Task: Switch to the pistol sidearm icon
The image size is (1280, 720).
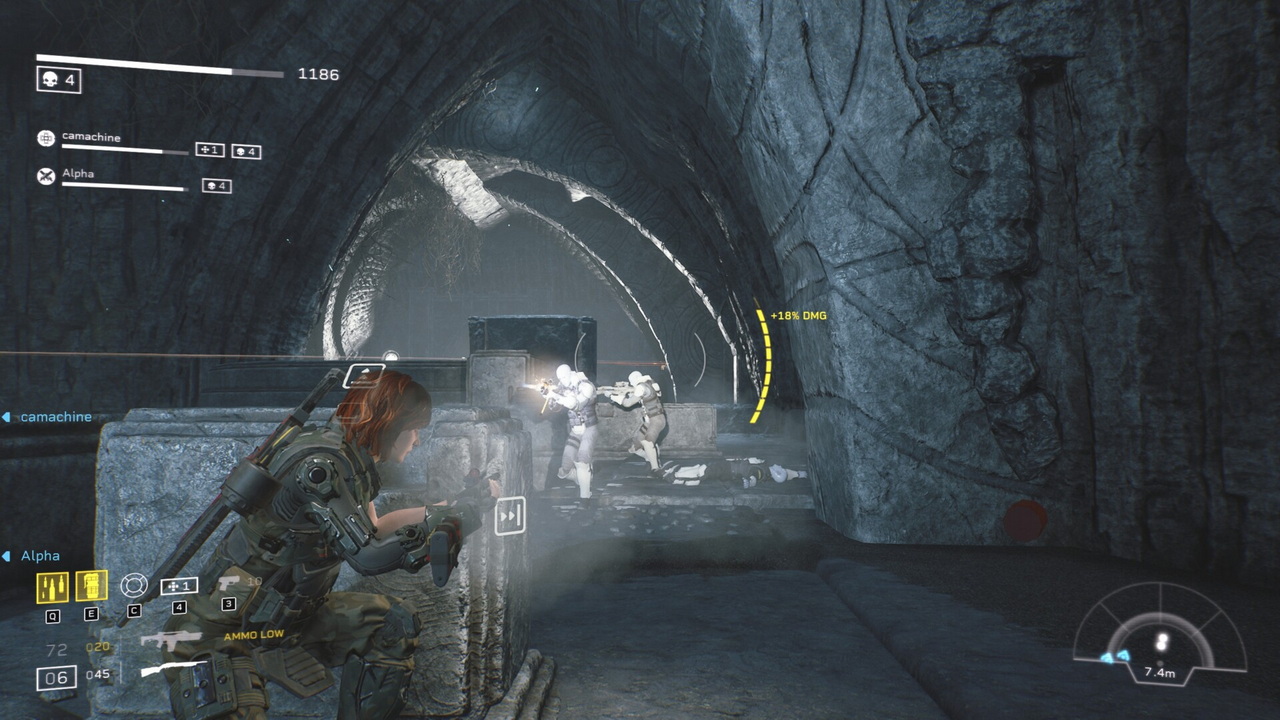Action: [229, 583]
